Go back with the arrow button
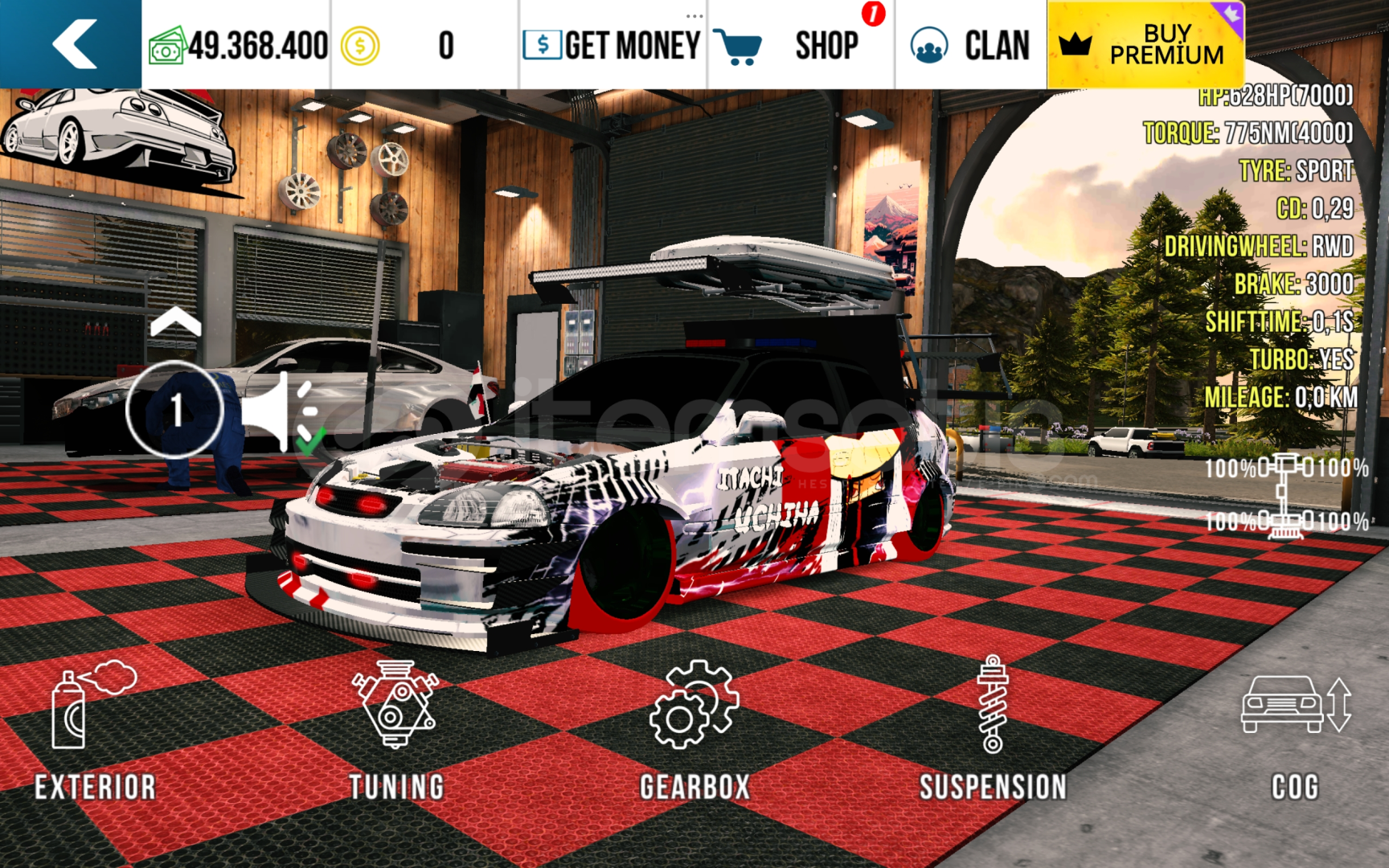The image size is (1389, 868). 73,44
